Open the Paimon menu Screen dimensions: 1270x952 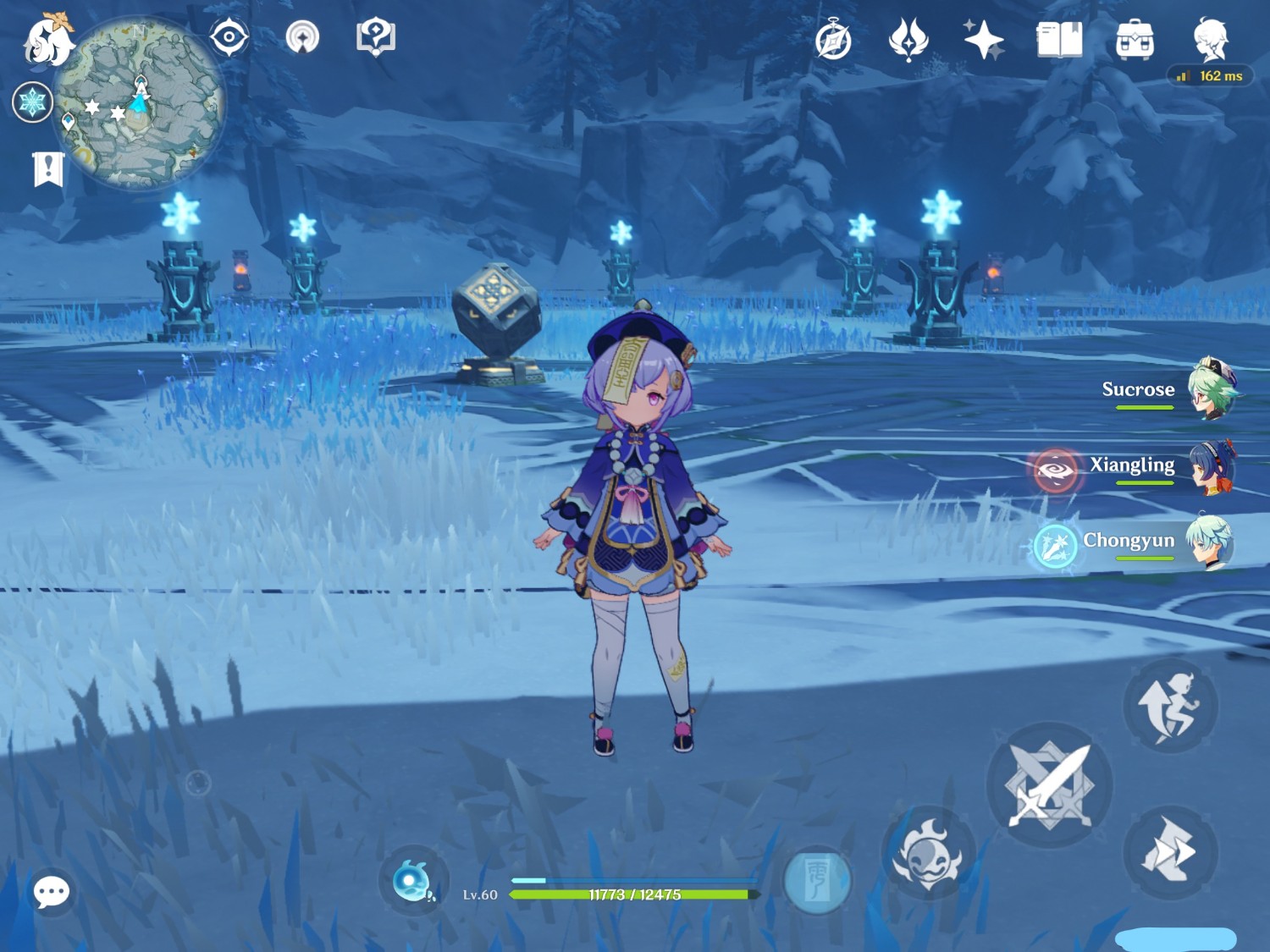47,40
